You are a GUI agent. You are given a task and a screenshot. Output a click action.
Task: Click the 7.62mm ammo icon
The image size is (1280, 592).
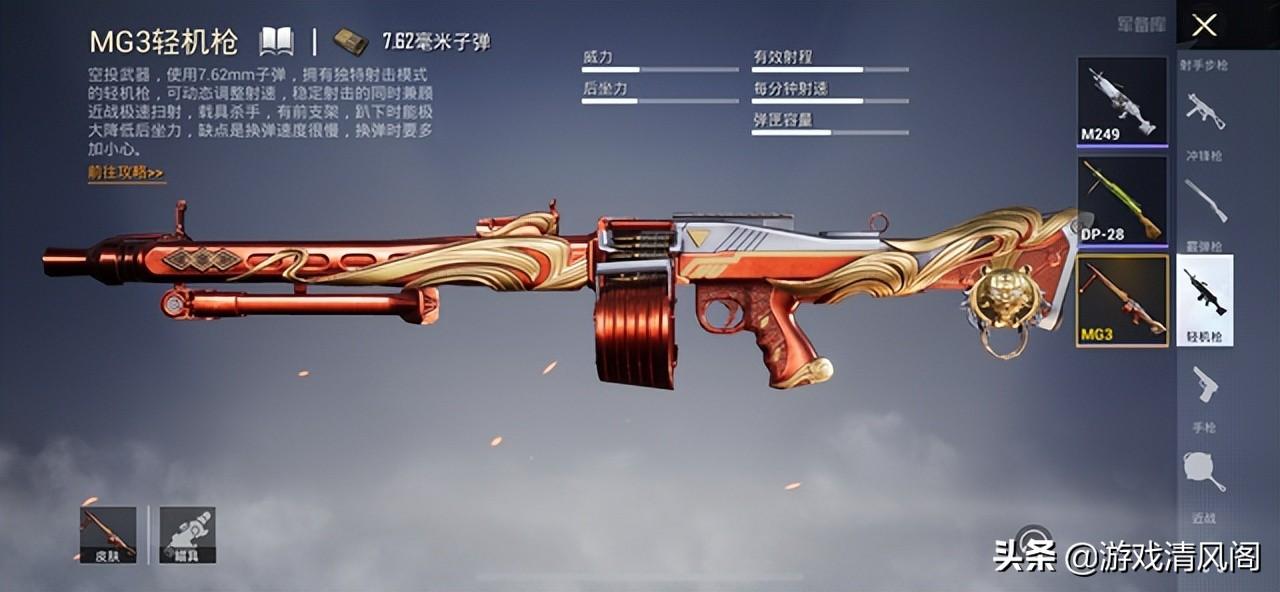pos(350,42)
